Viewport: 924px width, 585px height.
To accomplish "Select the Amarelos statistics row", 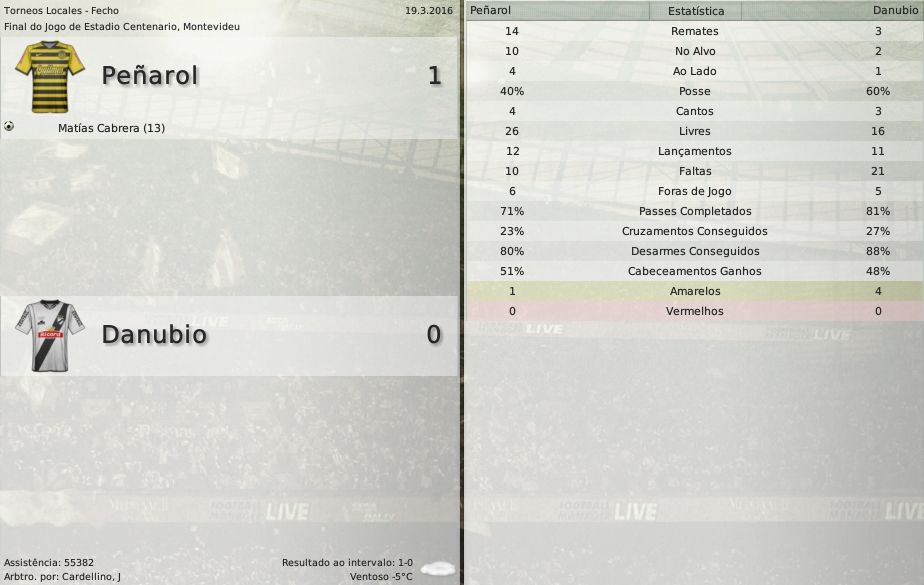I will pyautogui.click(x=694, y=291).
